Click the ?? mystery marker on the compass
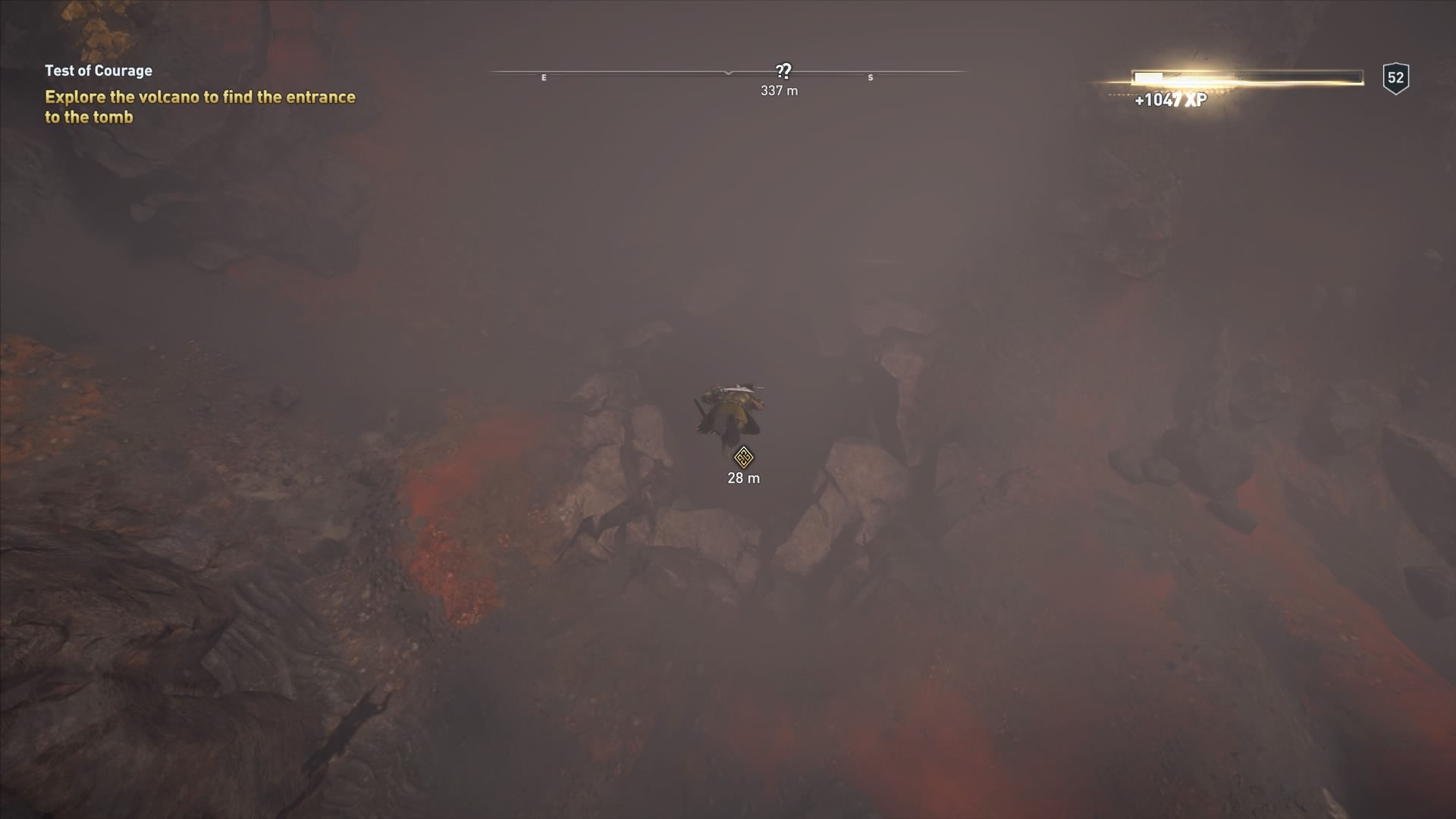The image size is (1456, 819). point(783,71)
